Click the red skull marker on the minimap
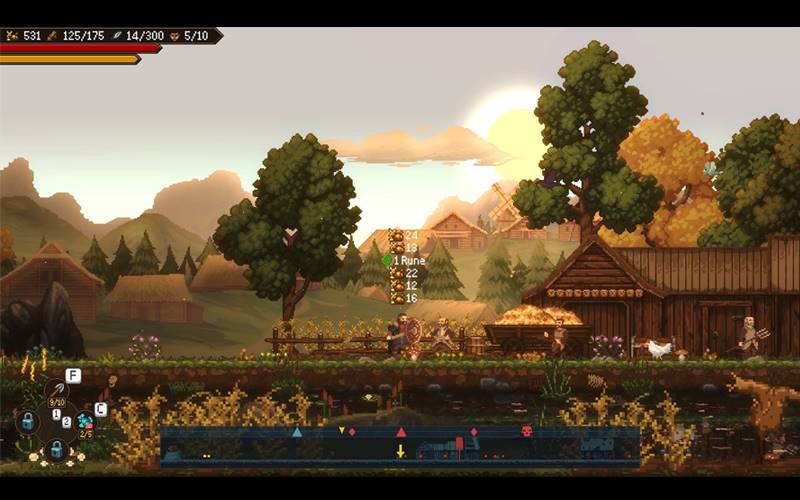Screen dimensions: 800x500 coord(526,431)
